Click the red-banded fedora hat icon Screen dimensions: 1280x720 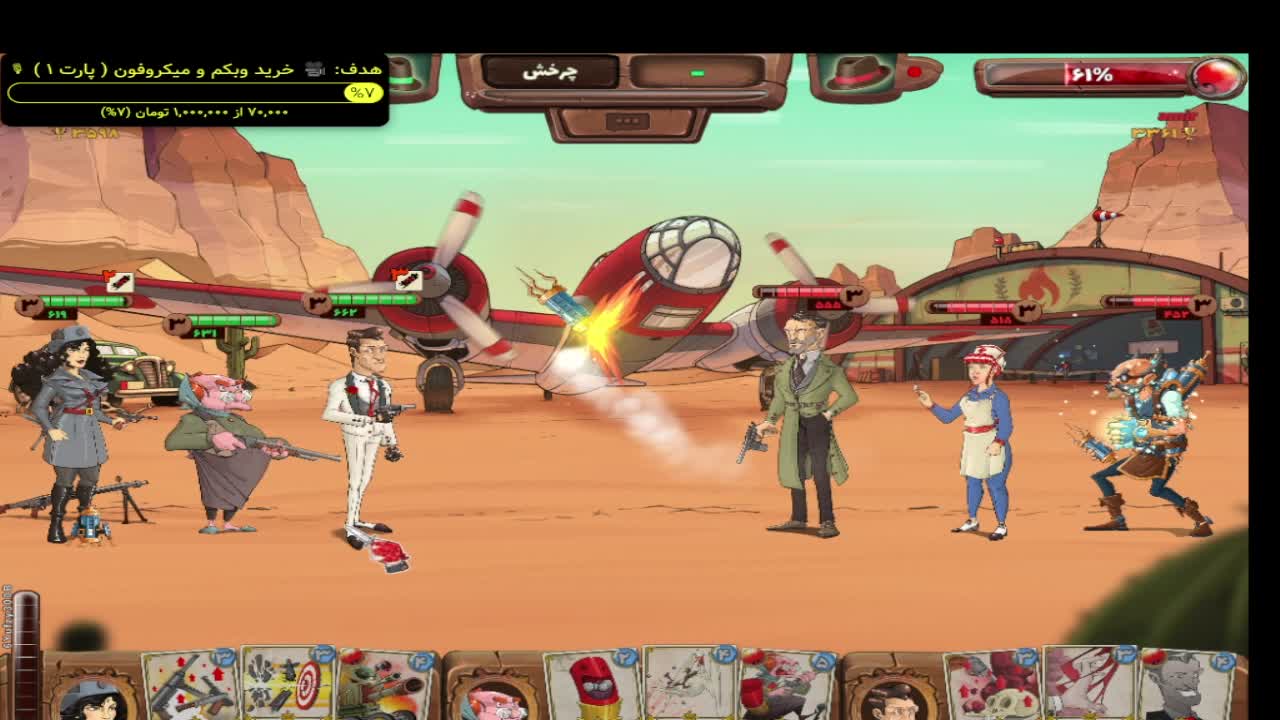click(x=857, y=73)
